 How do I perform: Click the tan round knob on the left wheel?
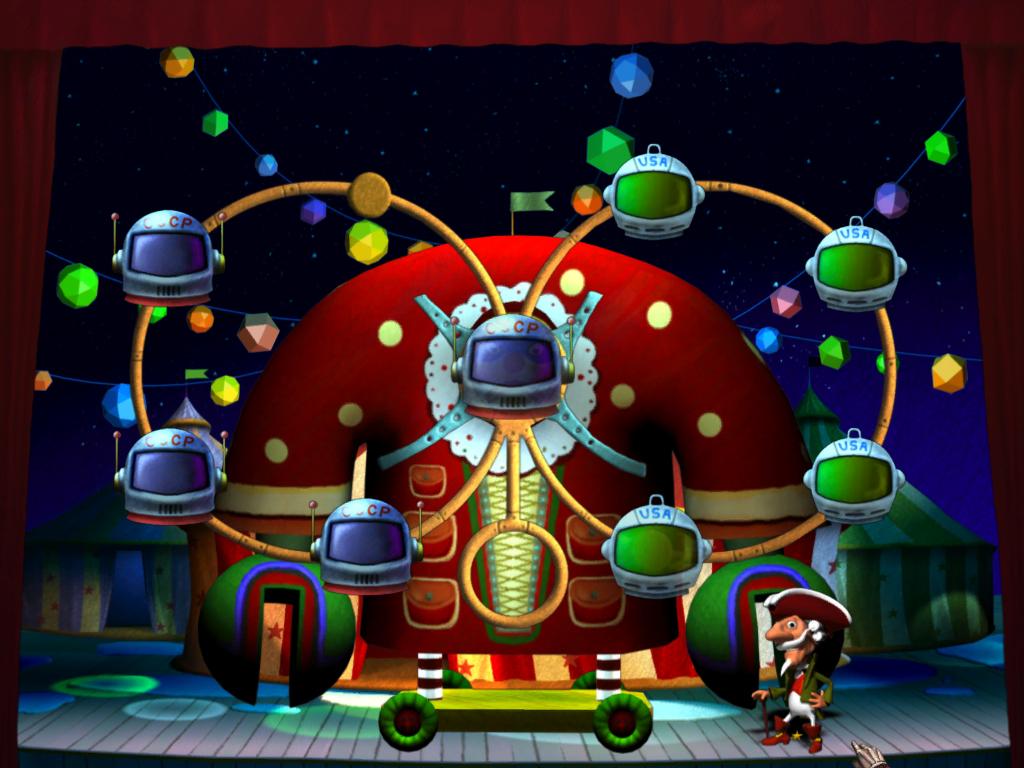point(369,194)
